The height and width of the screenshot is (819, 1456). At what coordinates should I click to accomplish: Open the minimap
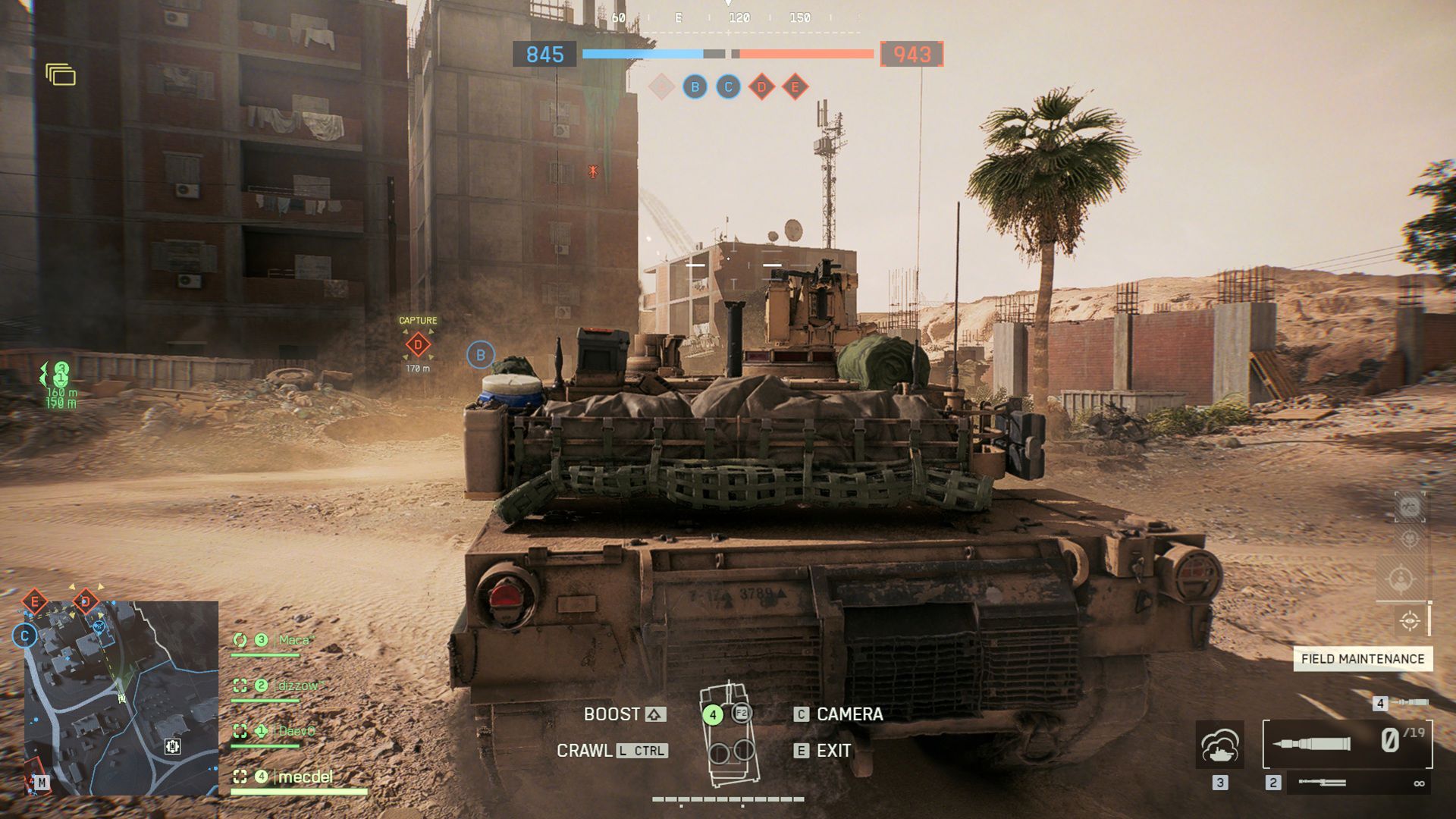121,698
